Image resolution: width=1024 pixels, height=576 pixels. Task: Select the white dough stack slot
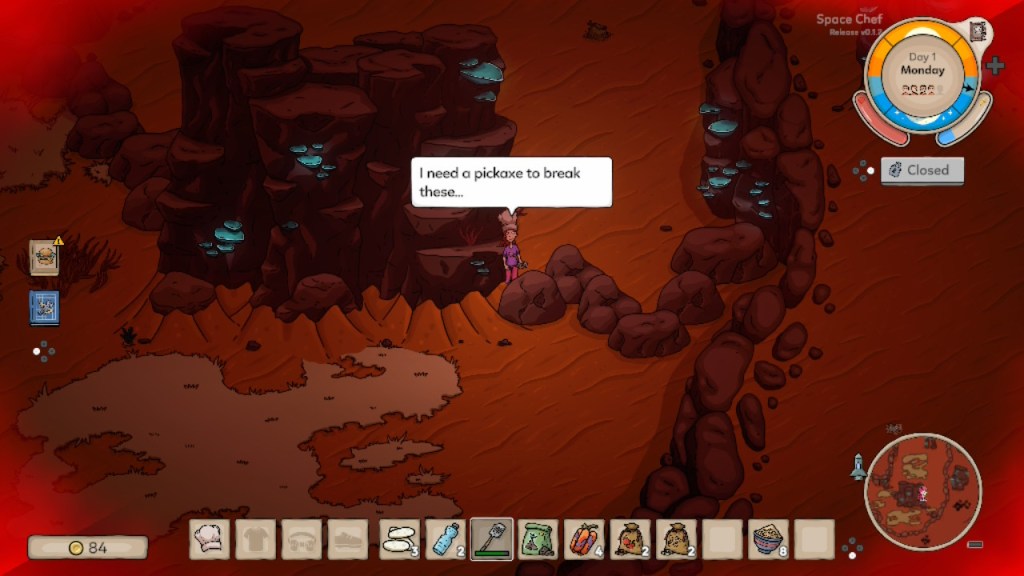[399, 539]
